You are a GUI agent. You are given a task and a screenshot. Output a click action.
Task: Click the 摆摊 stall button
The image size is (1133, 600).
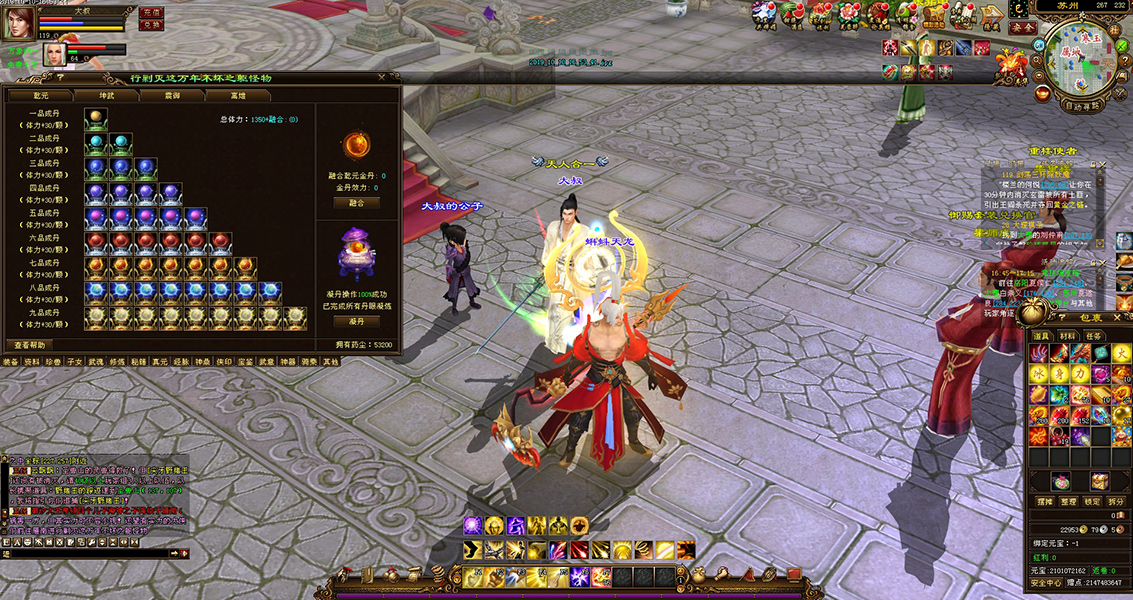point(1046,501)
